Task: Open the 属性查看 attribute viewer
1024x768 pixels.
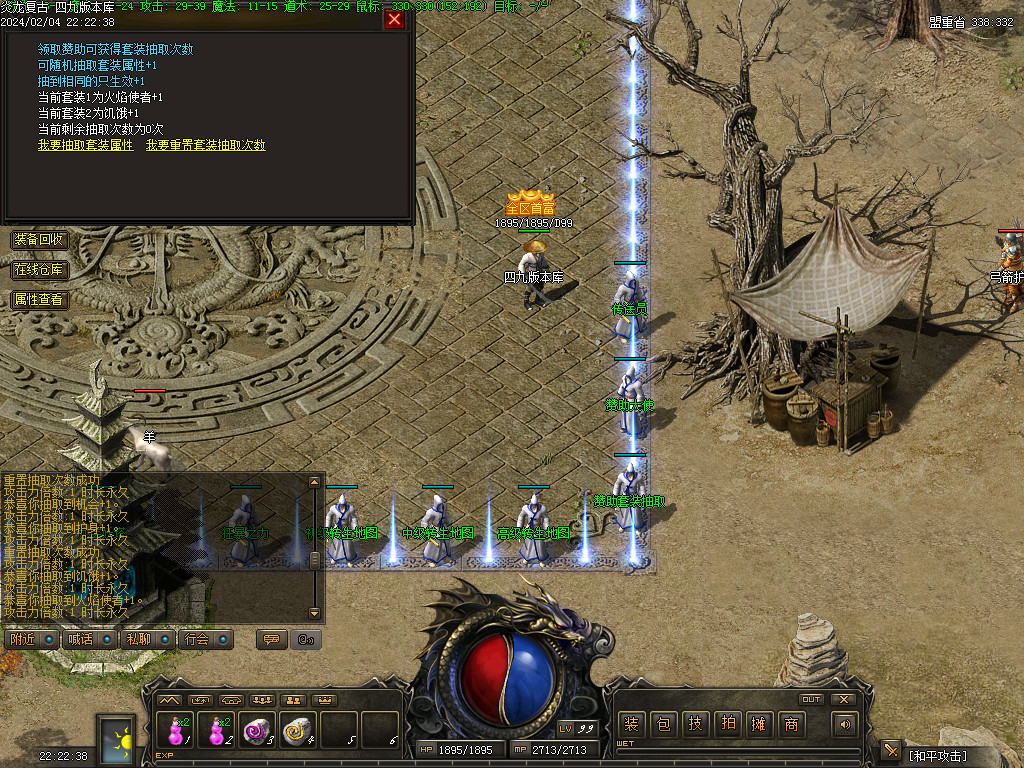Action: (39, 300)
